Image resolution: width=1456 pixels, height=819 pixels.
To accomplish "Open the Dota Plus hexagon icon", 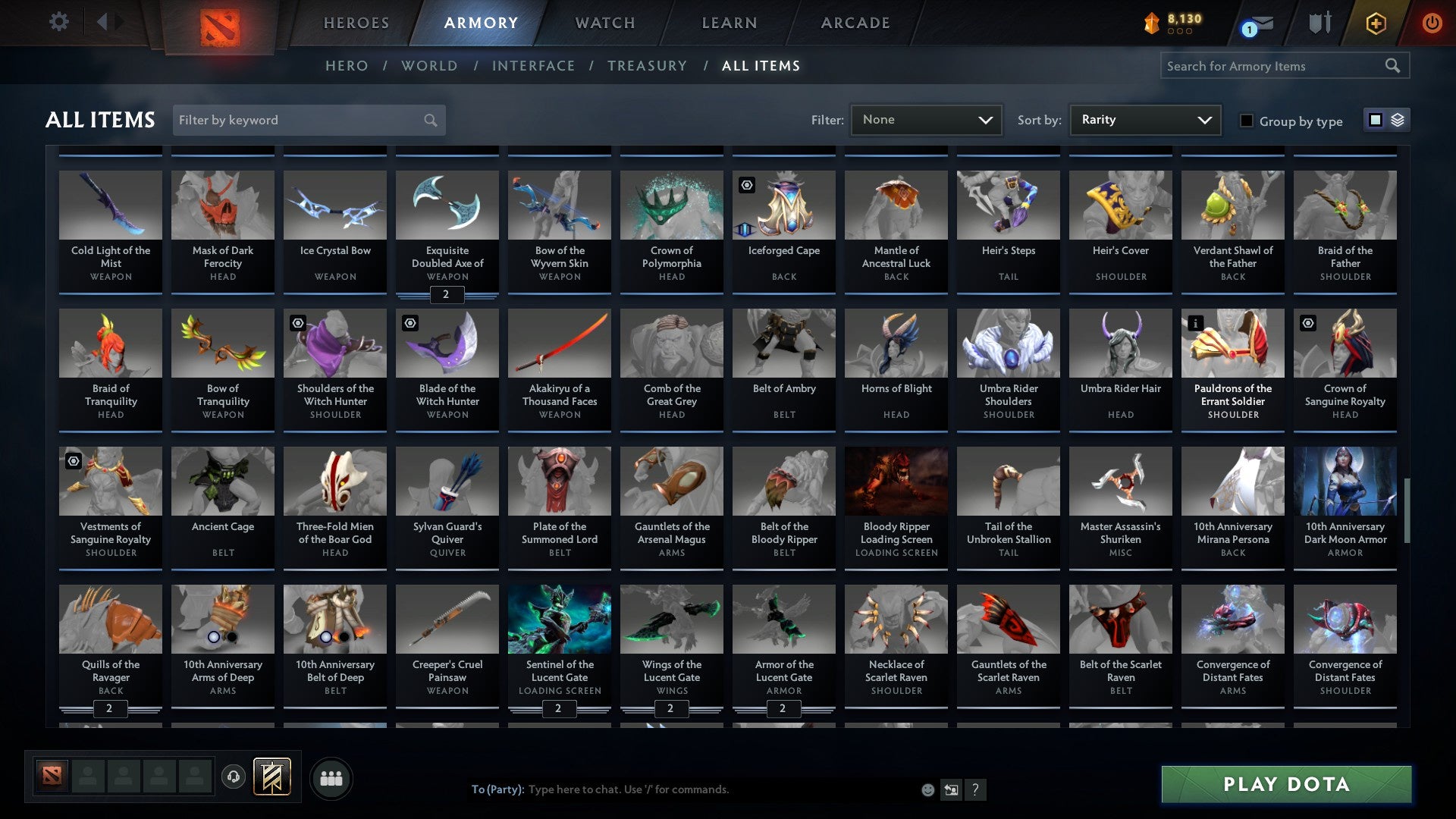I will [1376, 23].
